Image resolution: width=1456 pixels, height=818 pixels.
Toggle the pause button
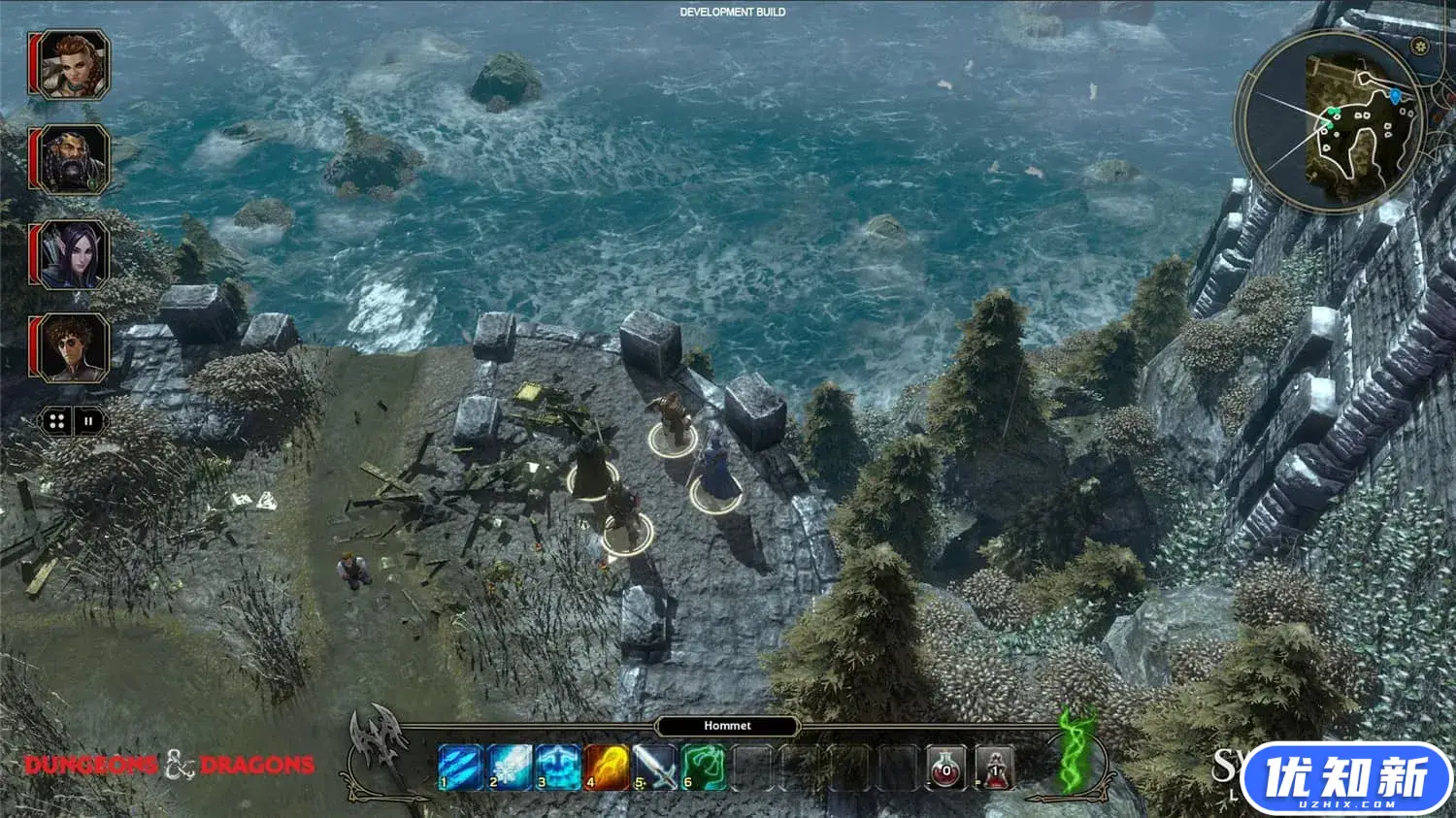click(88, 421)
